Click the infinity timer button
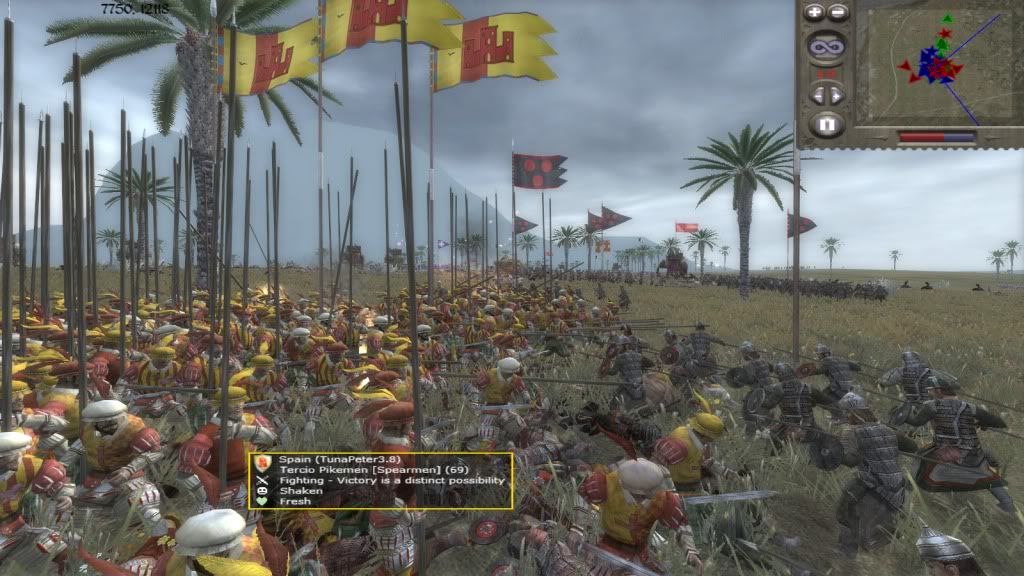 pyautogui.click(x=826, y=45)
